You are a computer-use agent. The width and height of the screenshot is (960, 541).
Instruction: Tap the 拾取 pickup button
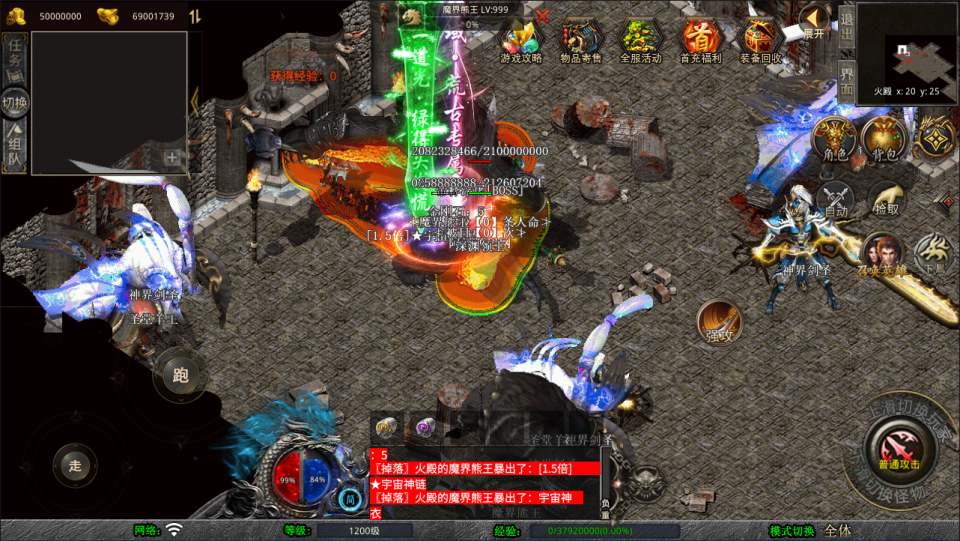(x=886, y=201)
